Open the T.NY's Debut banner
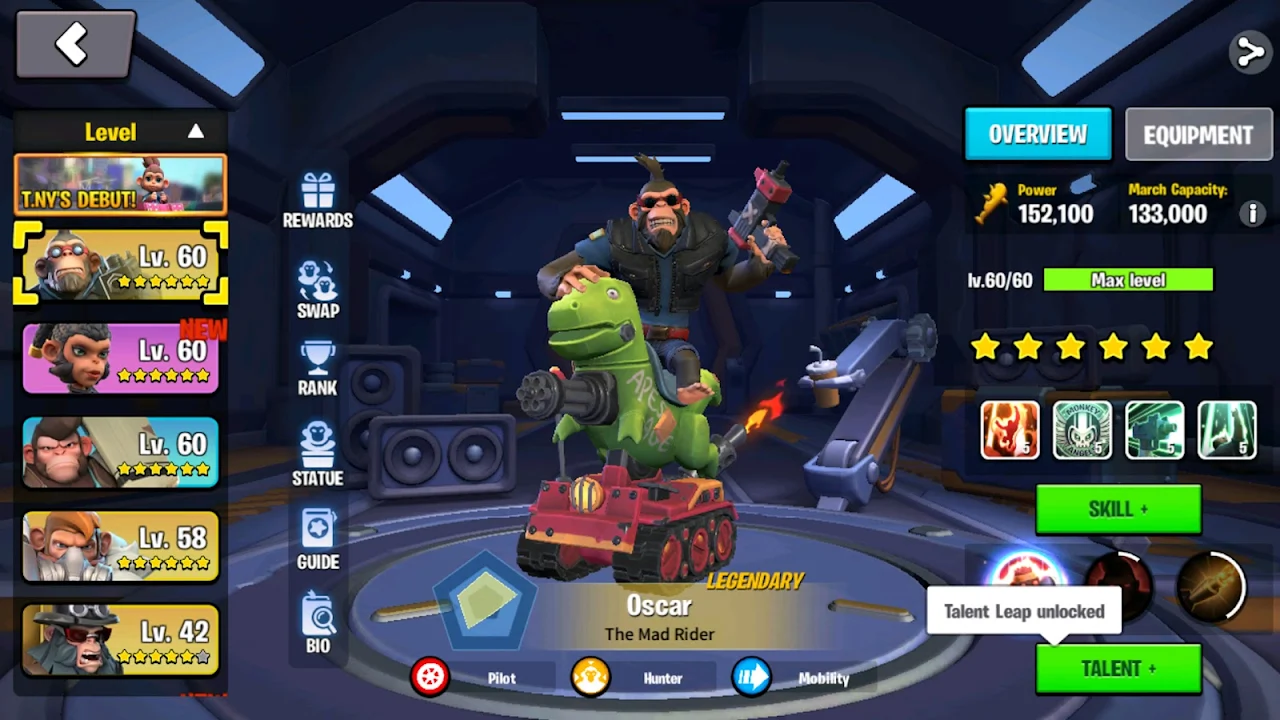The image size is (1280, 720). coord(120,185)
